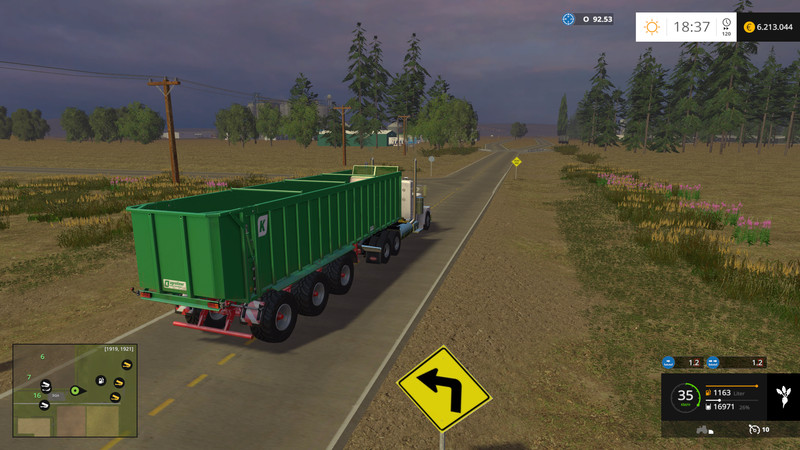
Task: Toggle the time scale clock icon
Action: [x=726, y=24]
